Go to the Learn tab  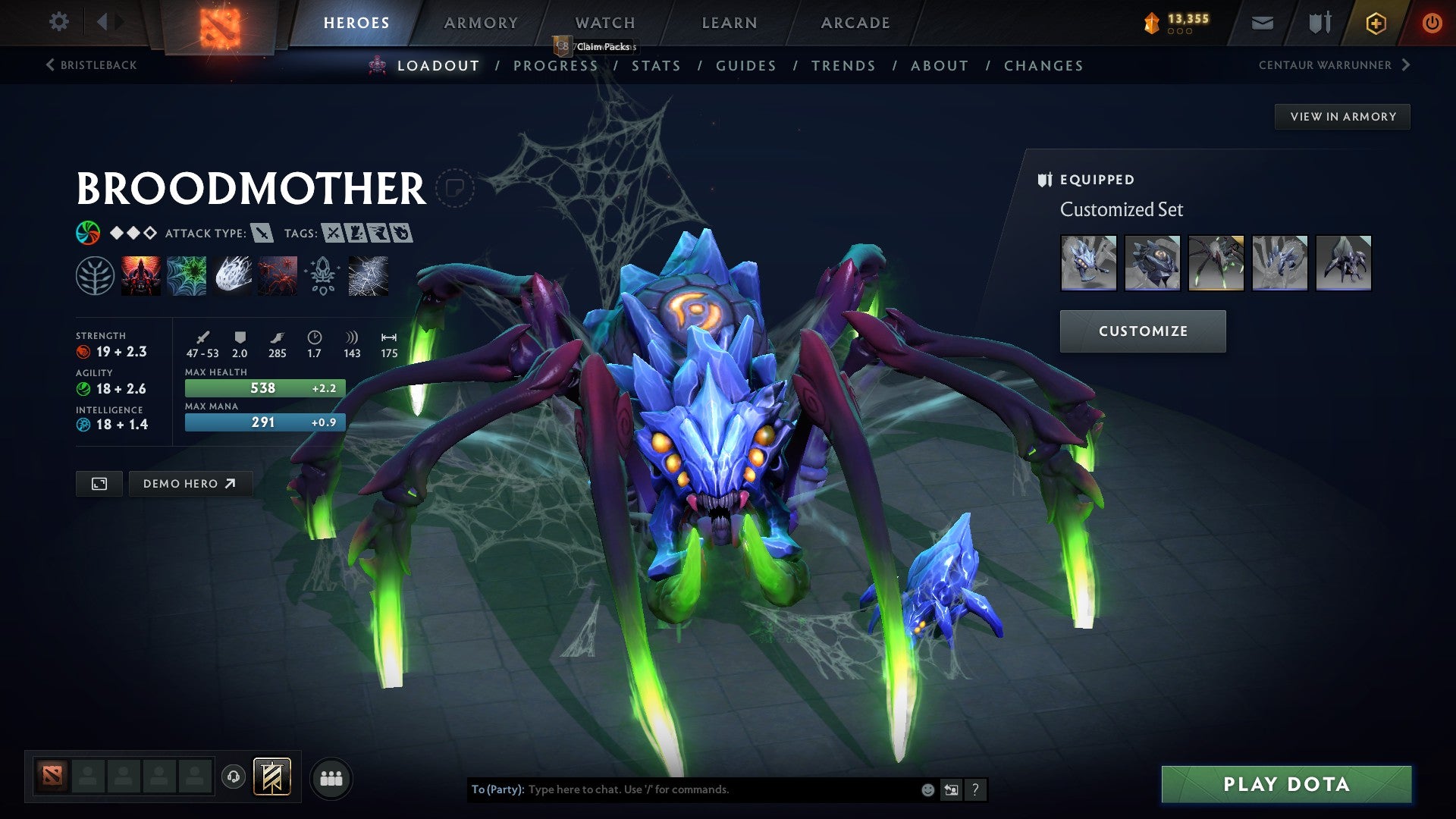pos(730,23)
